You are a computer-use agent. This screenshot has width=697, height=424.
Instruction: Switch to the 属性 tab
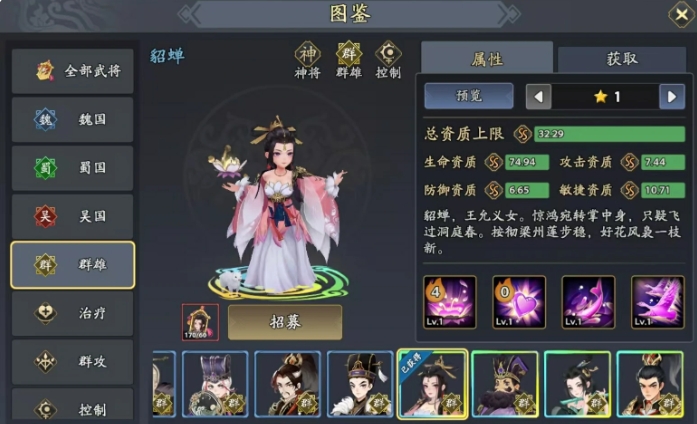(x=486, y=59)
